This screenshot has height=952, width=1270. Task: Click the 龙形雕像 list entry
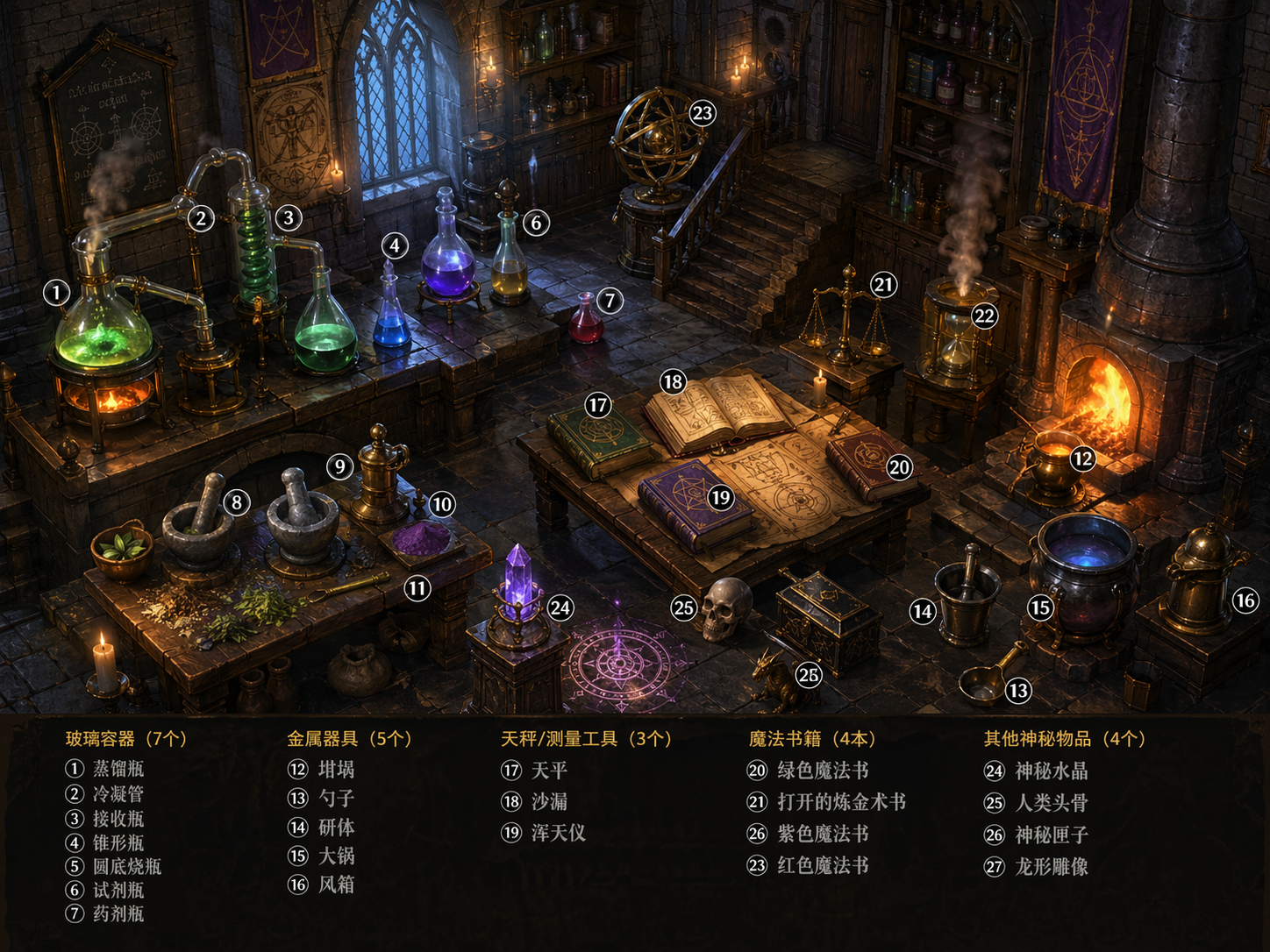tap(1052, 867)
